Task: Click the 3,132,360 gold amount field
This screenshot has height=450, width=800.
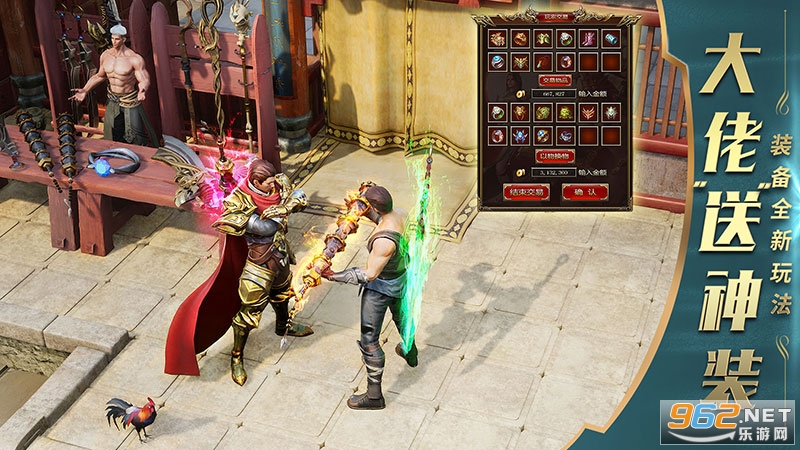Action: (553, 171)
